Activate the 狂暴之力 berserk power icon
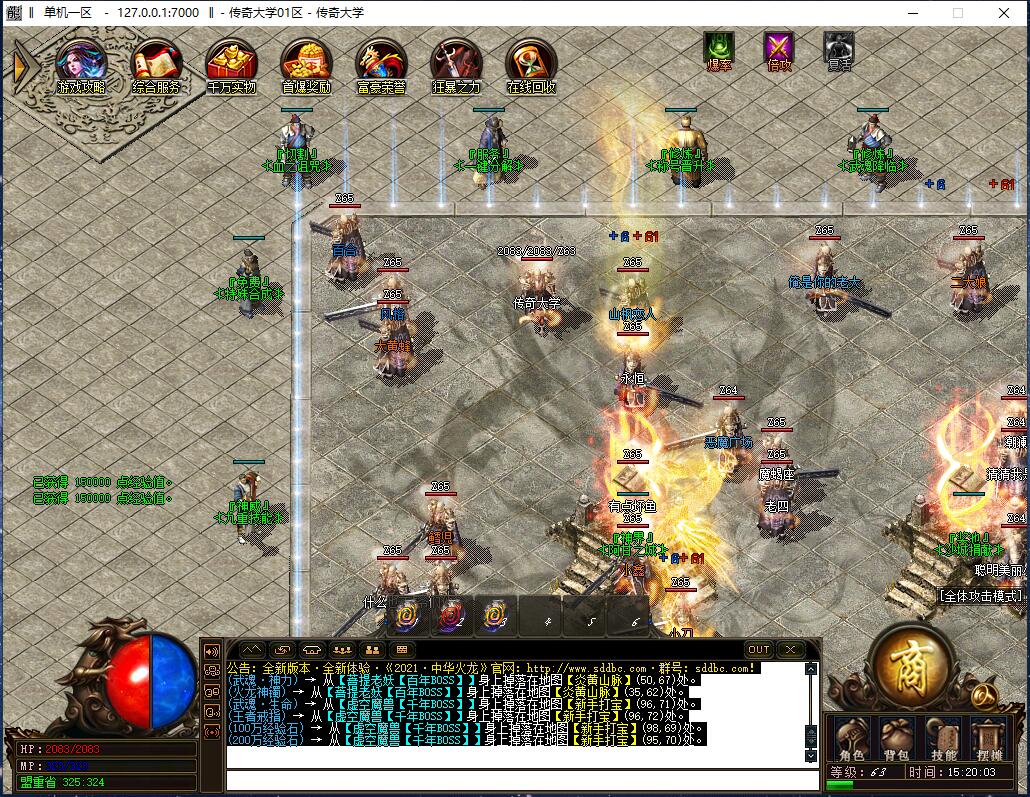Screen dimensions: 1030x797 [x=456, y=65]
